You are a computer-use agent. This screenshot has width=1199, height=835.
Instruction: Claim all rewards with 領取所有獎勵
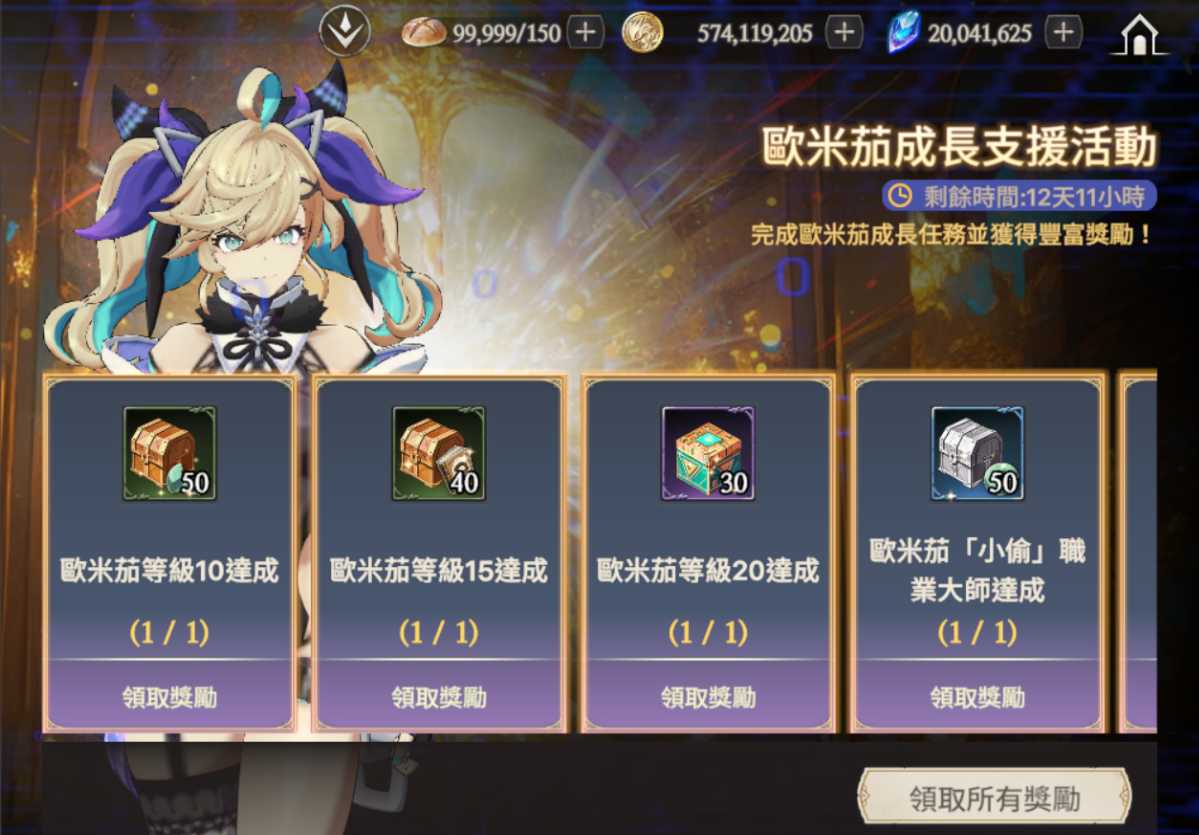[994, 799]
